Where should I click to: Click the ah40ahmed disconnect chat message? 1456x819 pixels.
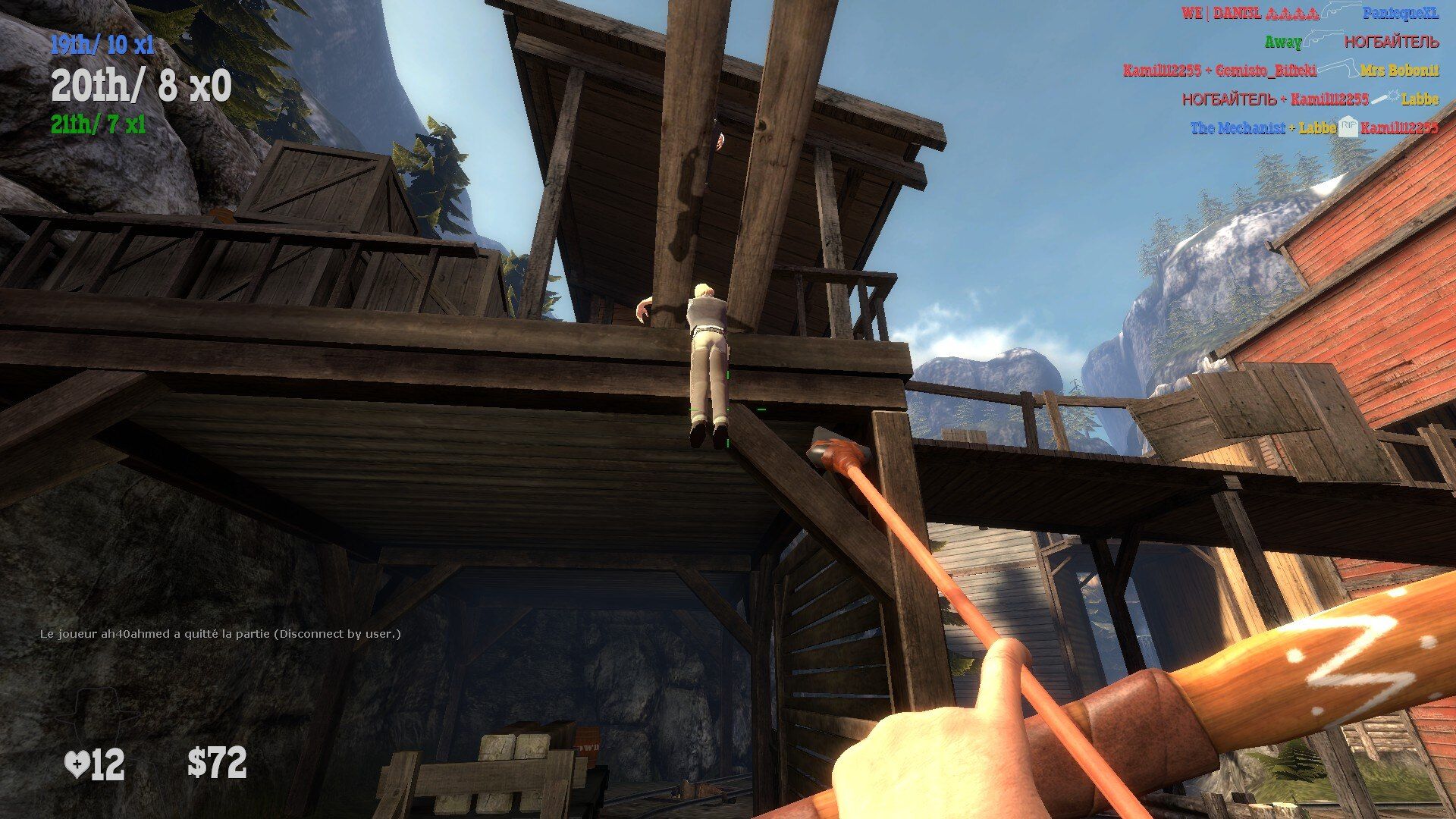(220, 634)
